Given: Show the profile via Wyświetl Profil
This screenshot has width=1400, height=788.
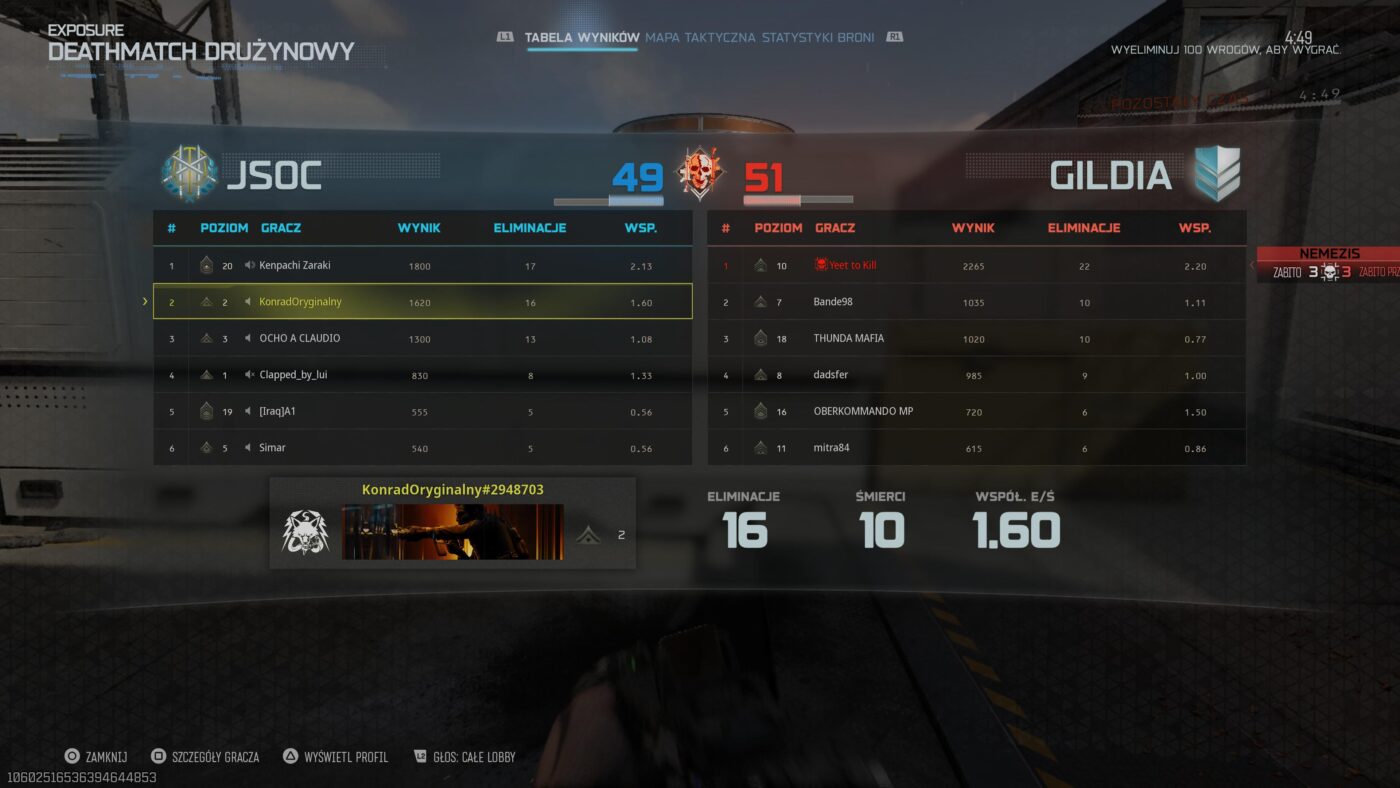Looking at the screenshot, I should tap(335, 757).
